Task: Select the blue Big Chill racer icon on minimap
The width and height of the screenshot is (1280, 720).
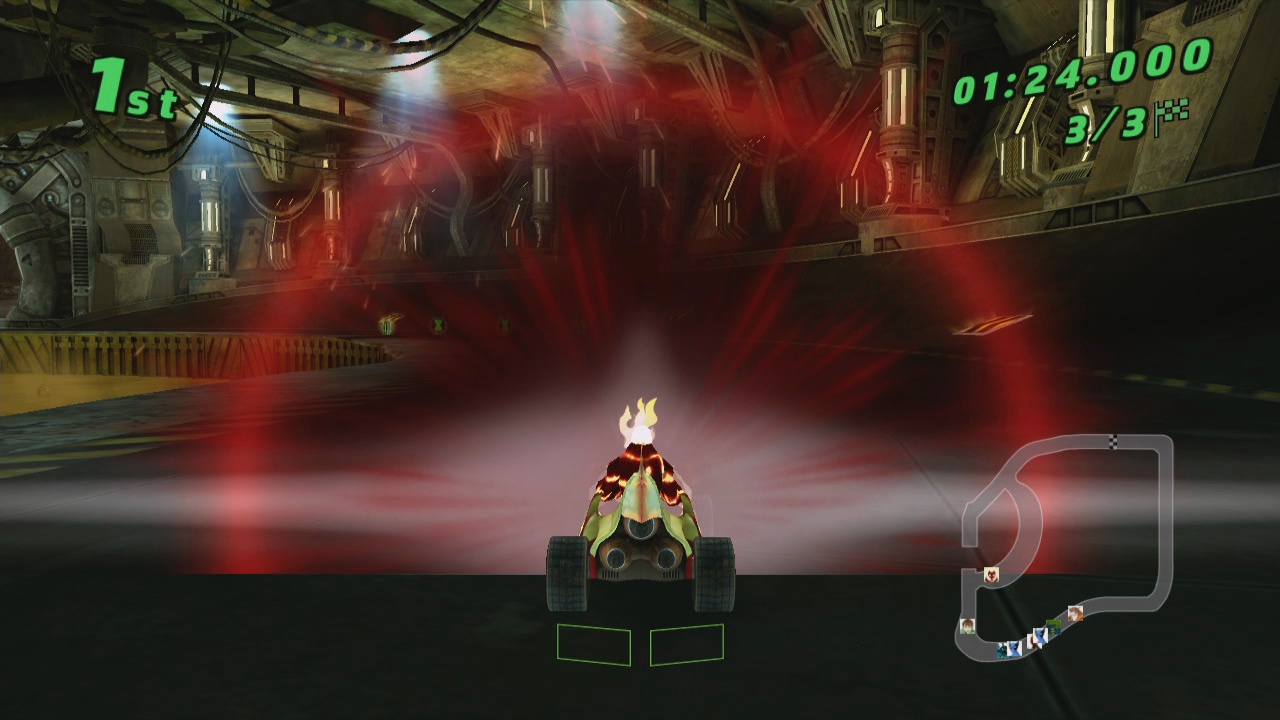Action: pyautogui.click(x=1040, y=637)
